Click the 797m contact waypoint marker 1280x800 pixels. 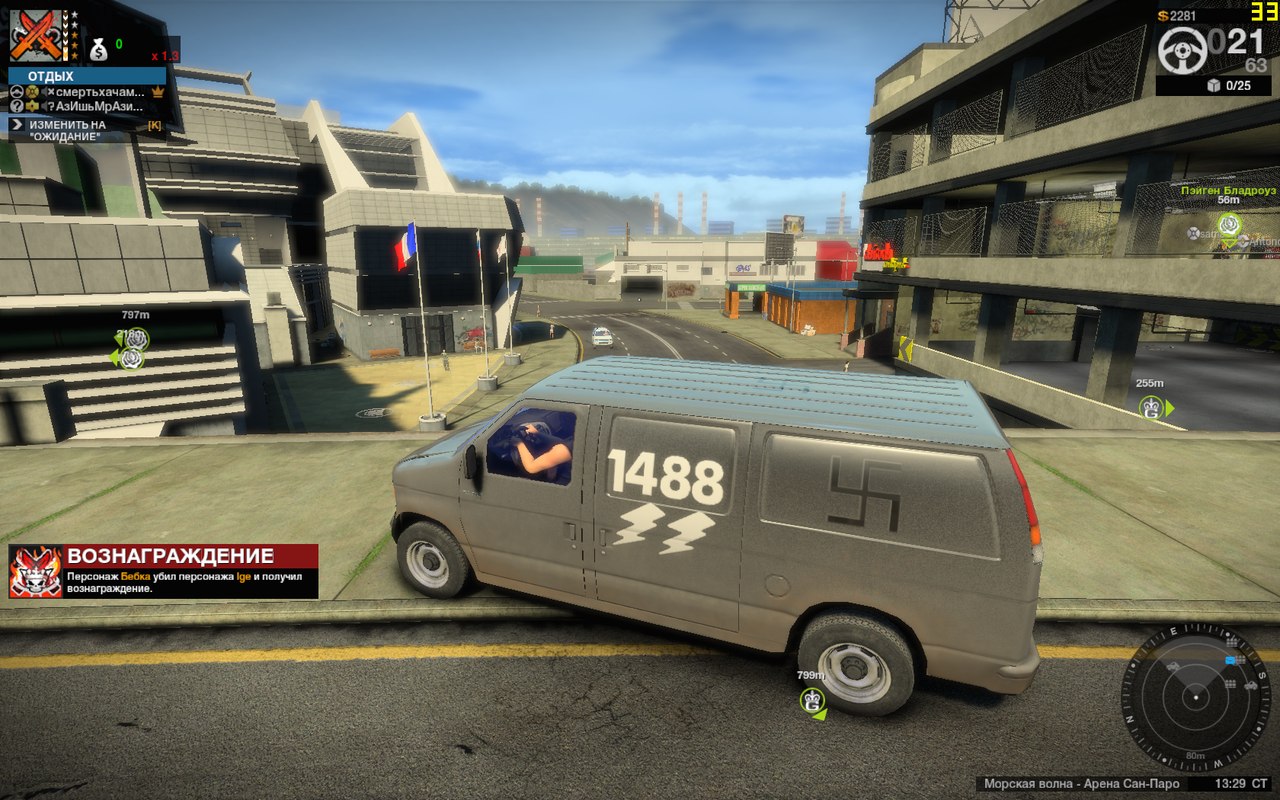133,340
